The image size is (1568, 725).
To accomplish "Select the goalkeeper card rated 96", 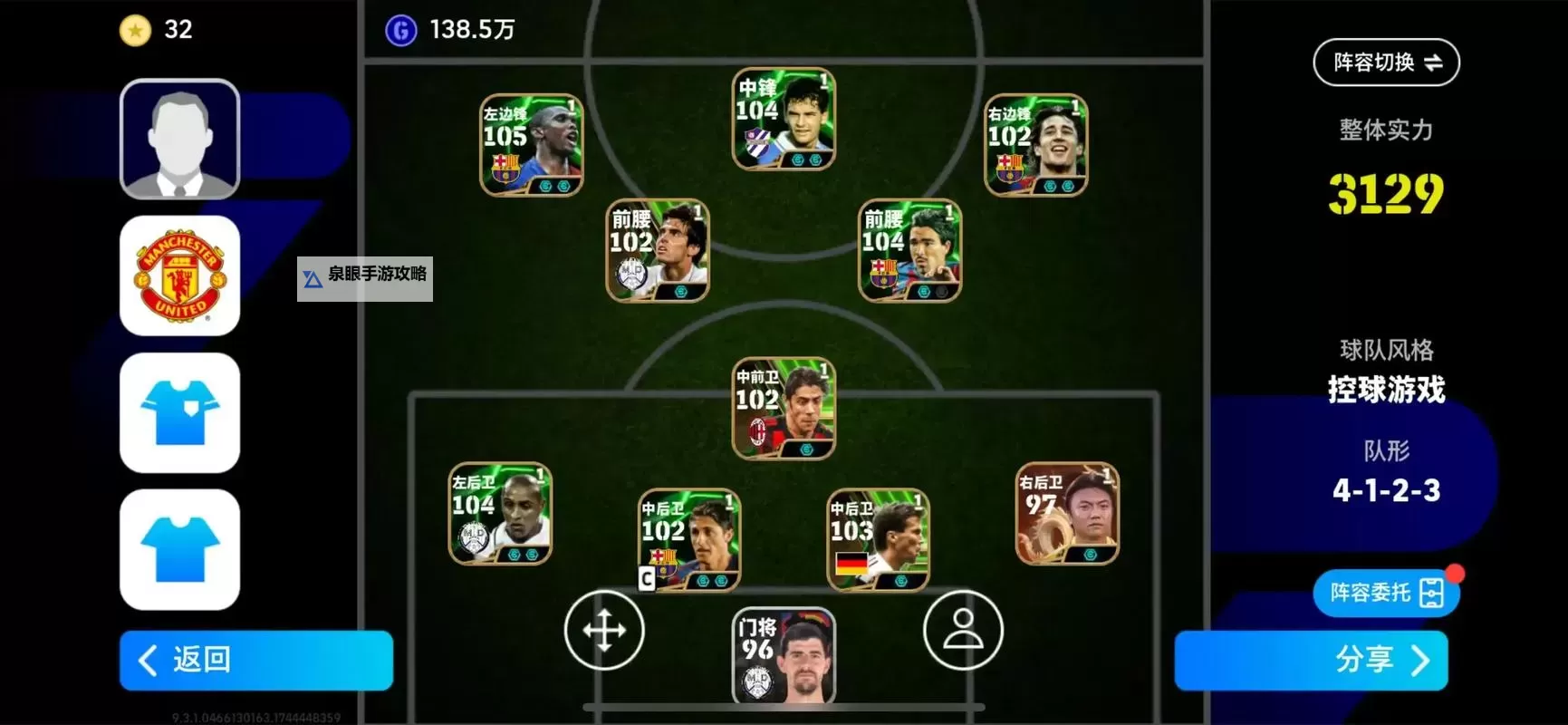I will pos(783,657).
